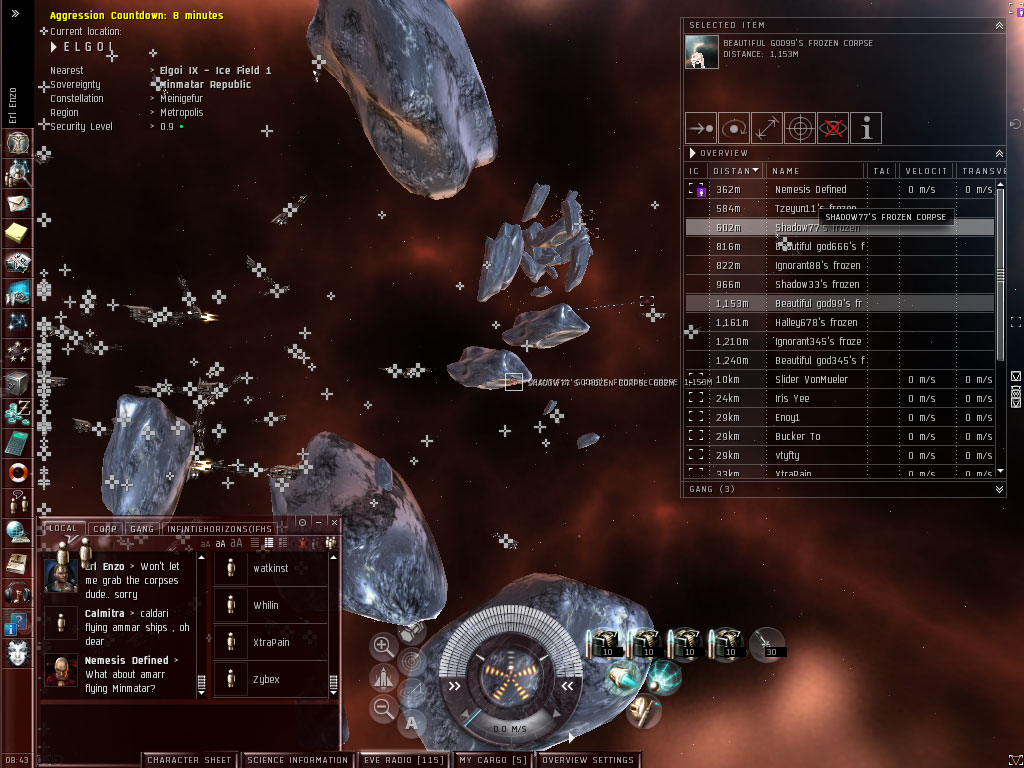Show info on the selected item

865,128
